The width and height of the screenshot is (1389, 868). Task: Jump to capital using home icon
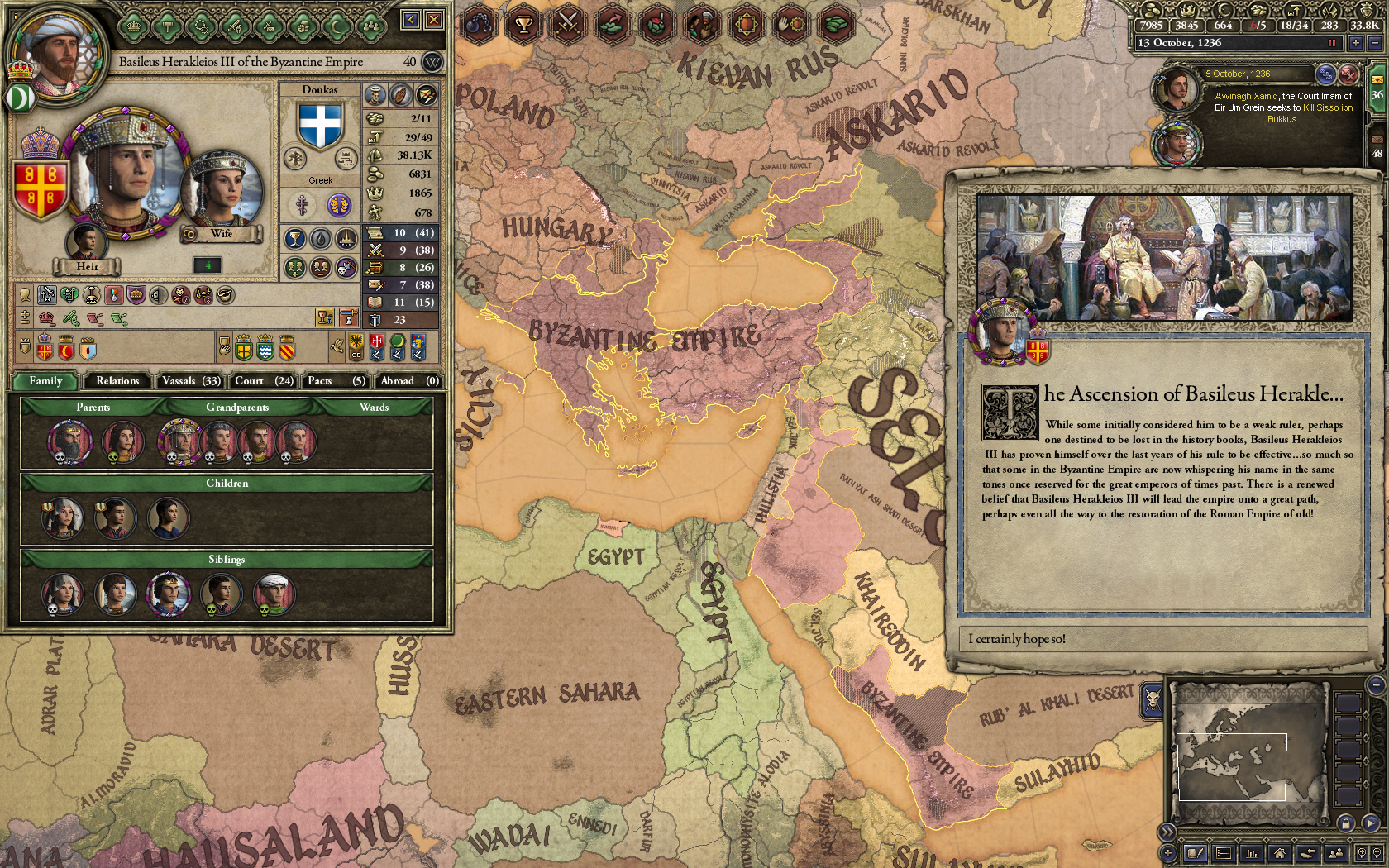[1279, 852]
